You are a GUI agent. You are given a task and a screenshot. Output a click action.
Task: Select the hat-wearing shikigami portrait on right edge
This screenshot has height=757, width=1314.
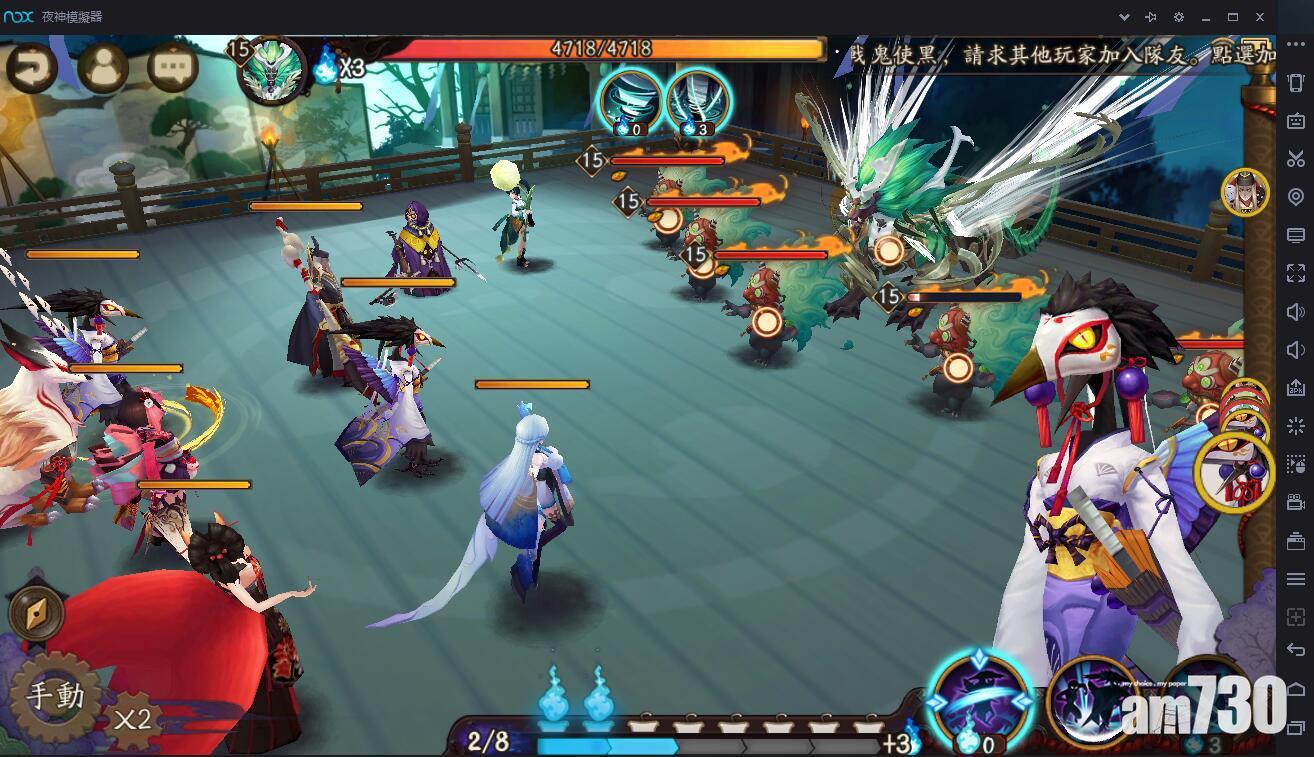pyautogui.click(x=1244, y=193)
